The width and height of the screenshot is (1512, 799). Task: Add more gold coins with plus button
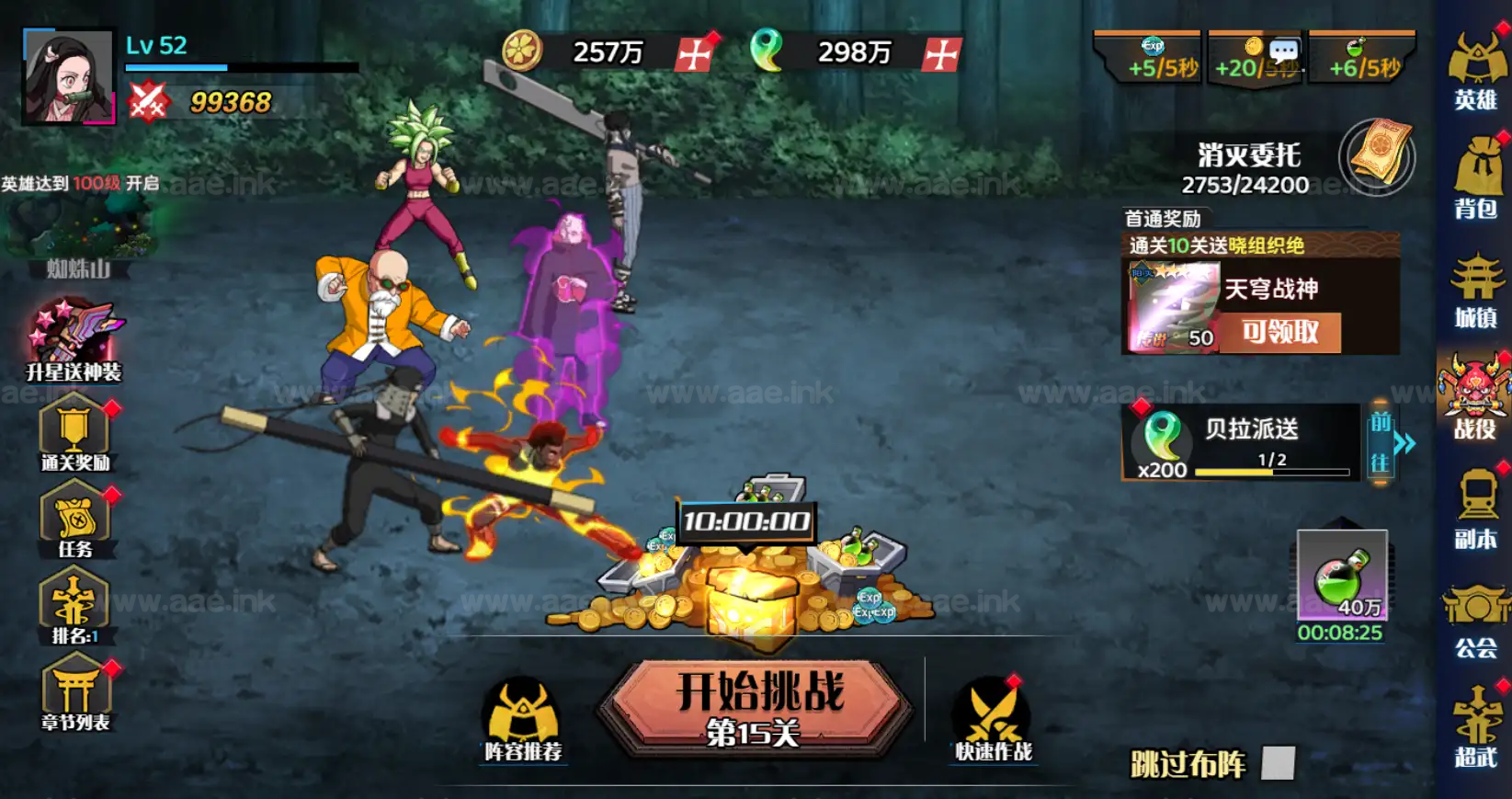coord(695,54)
